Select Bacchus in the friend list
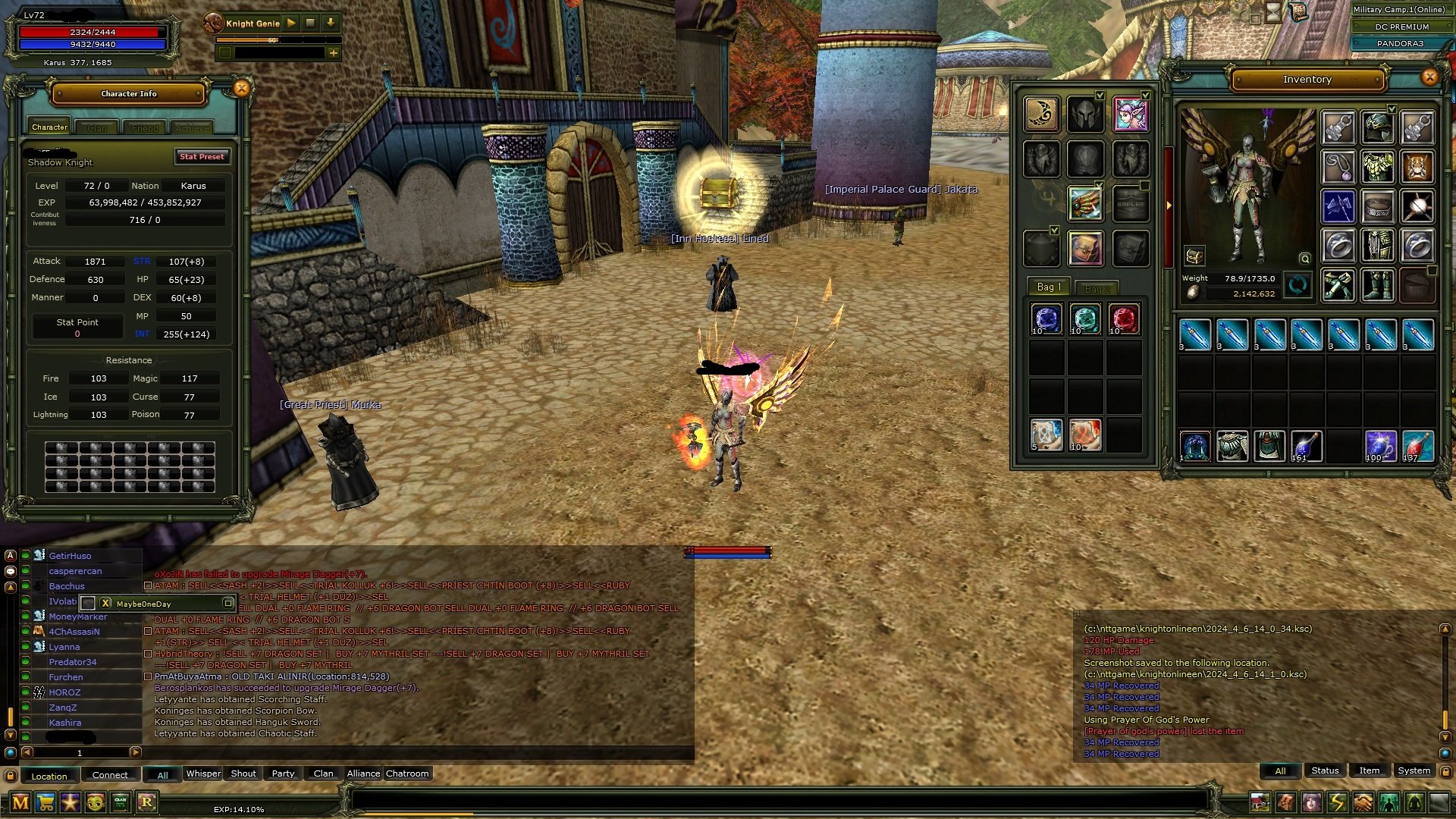The width and height of the screenshot is (1456, 819). 67,585
